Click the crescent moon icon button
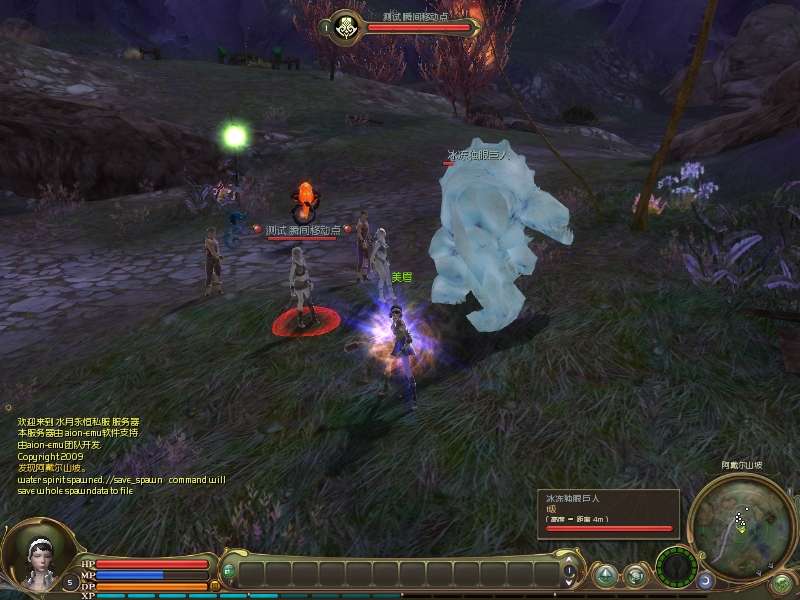This screenshot has height=600, width=800. (706, 580)
